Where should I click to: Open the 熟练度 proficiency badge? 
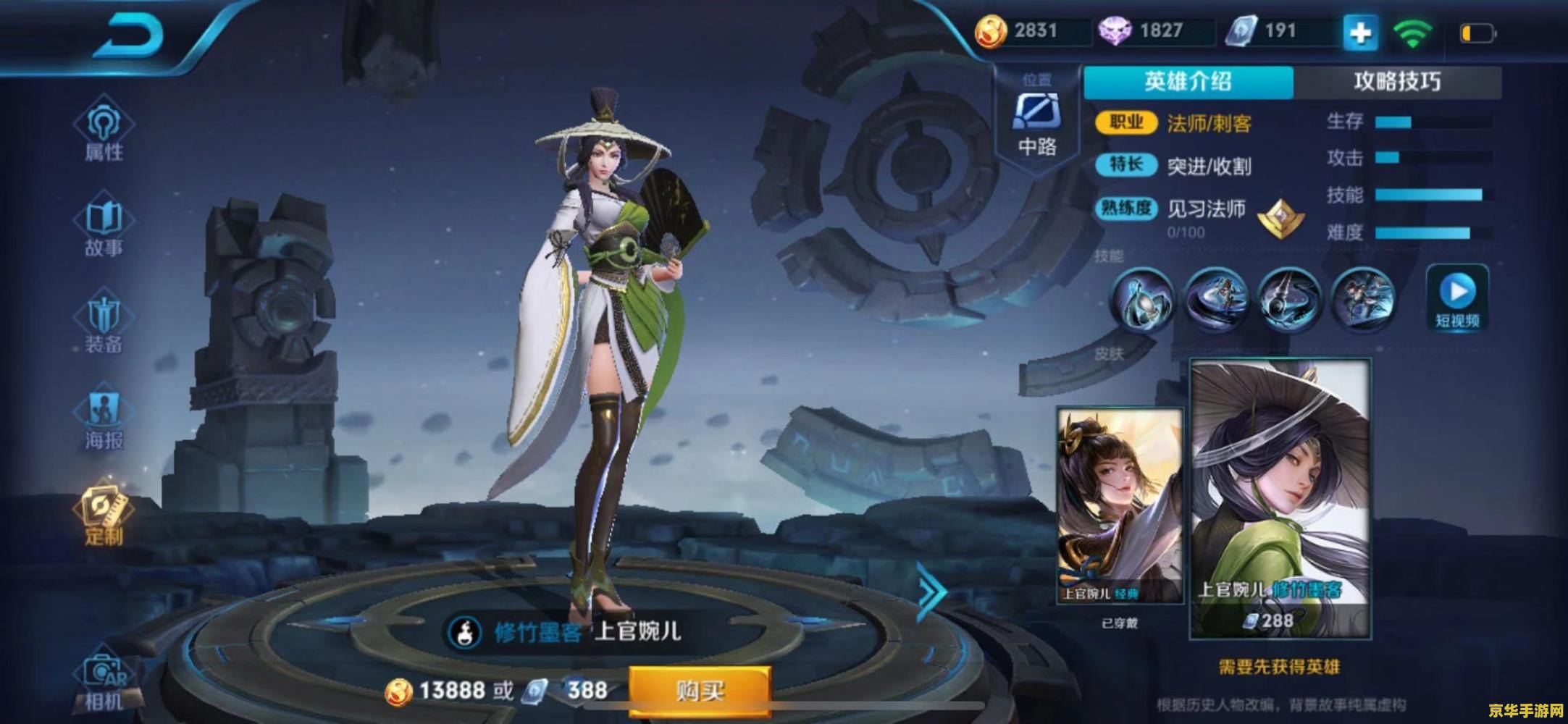1280,218
